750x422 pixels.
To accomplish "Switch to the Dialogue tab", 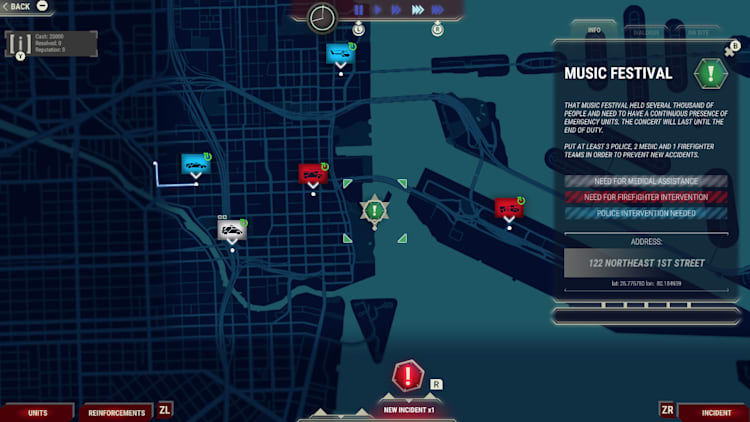I will click(x=647, y=31).
